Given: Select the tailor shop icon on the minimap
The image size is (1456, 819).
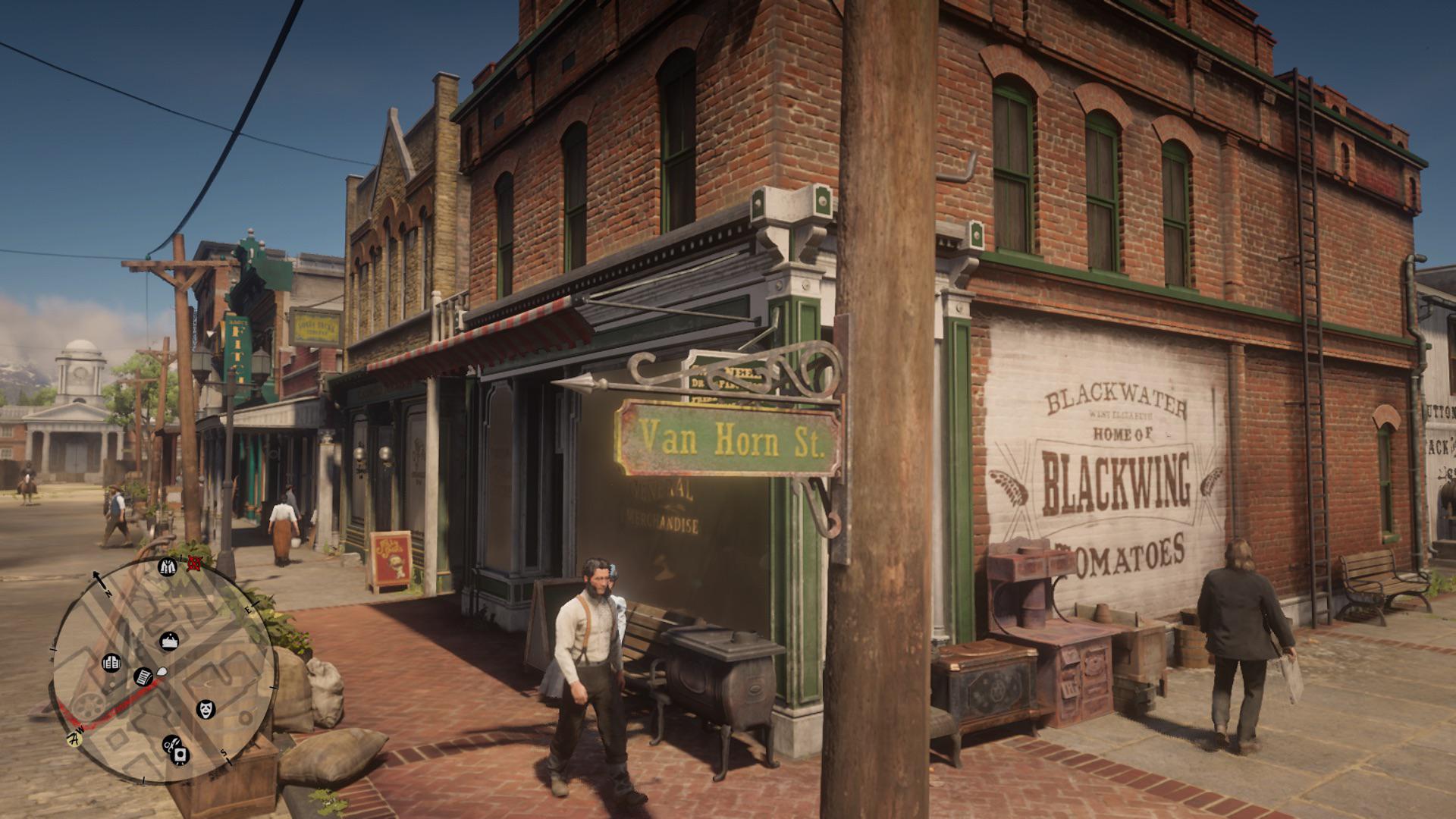Looking at the screenshot, I should (x=167, y=566).
